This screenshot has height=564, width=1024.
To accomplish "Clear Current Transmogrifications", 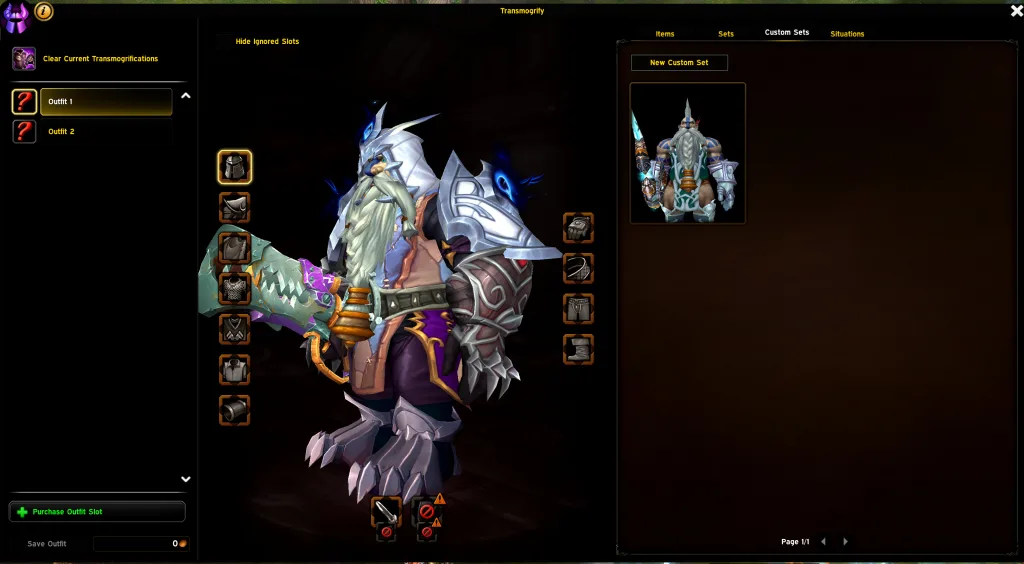I will pyautogui.click(x=99, y=59).
